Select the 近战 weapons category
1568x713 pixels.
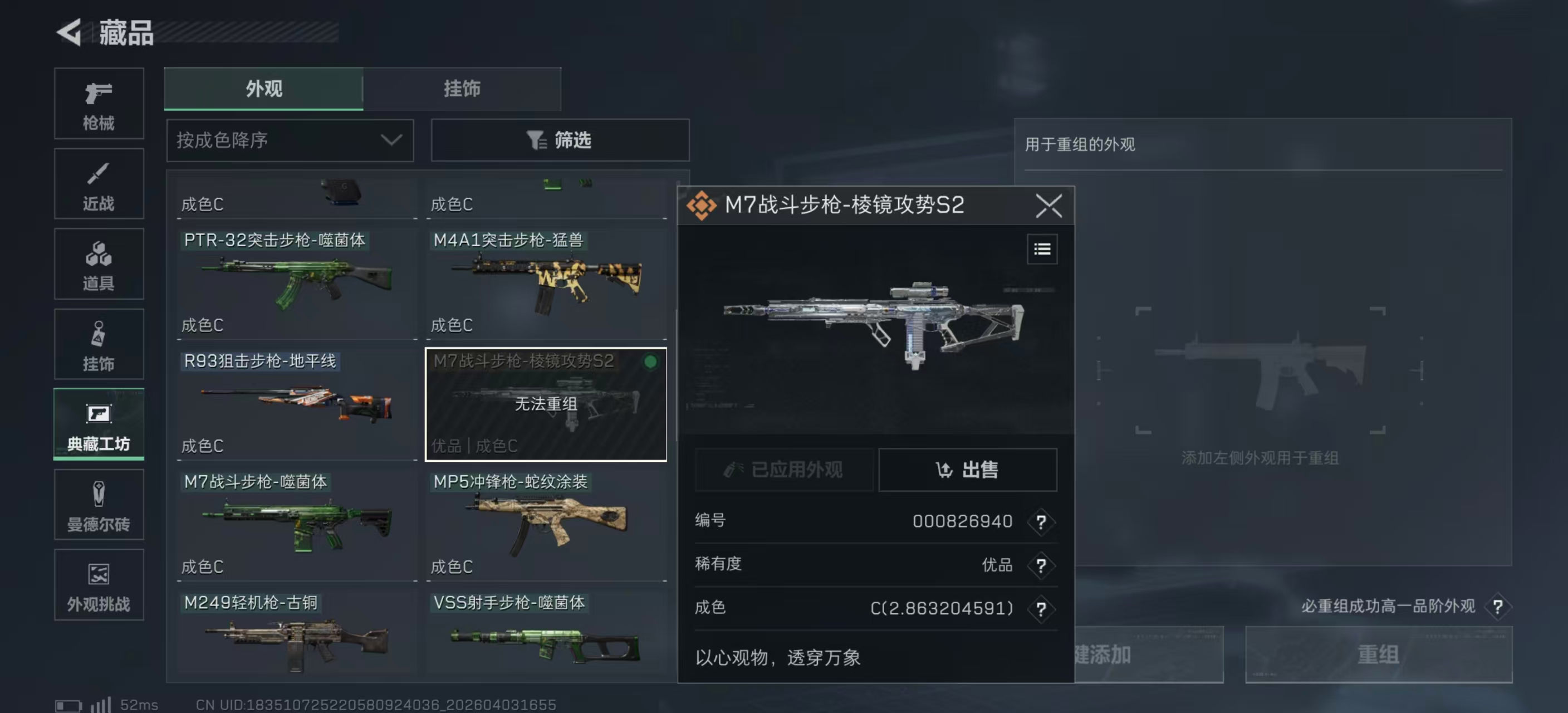click(x=99, y=184)
